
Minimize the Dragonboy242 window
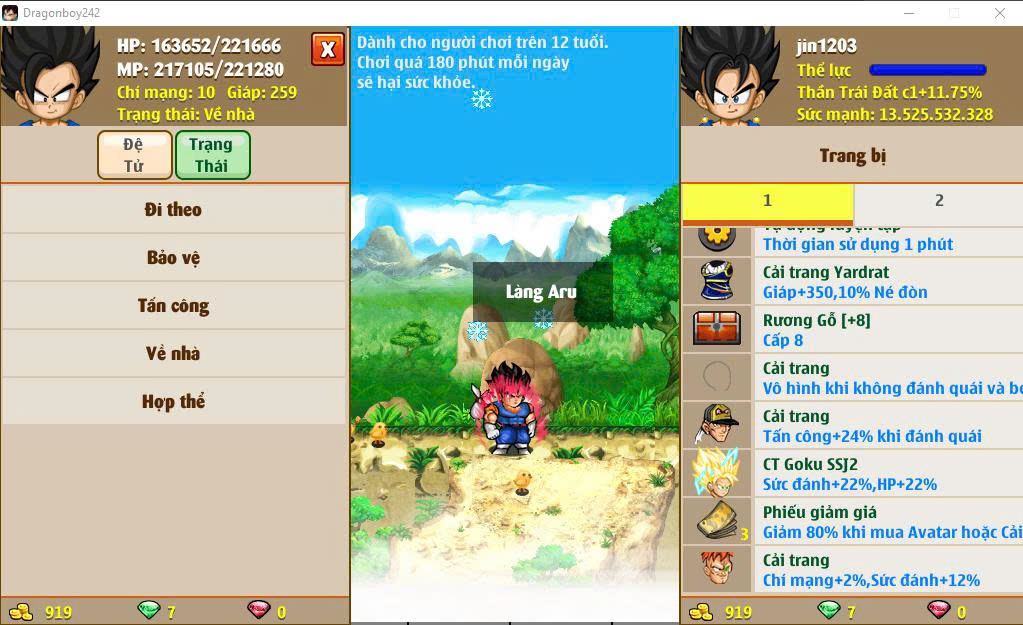pyautogui.click(x=908, y=13)
